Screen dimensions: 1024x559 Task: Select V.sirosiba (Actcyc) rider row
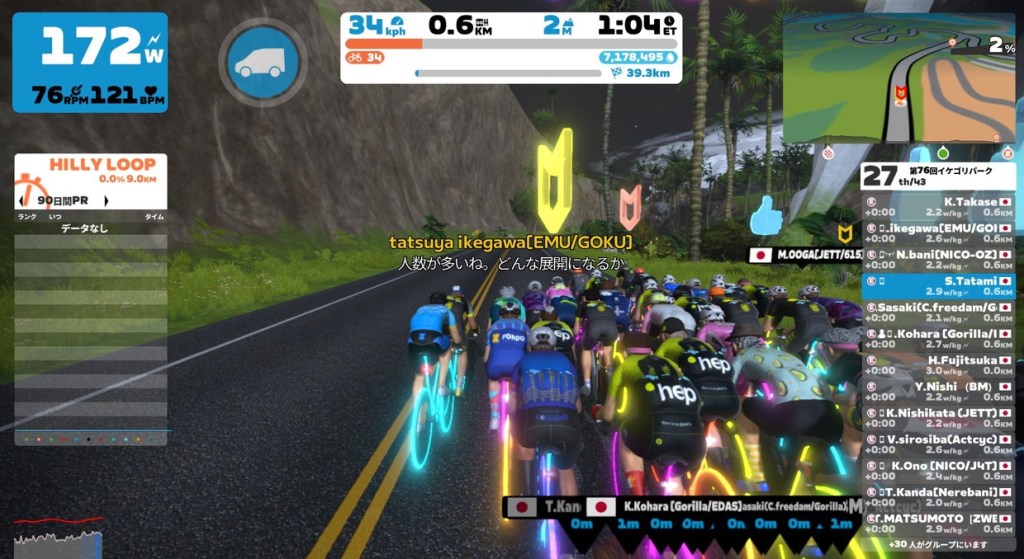tap(938, 444)
